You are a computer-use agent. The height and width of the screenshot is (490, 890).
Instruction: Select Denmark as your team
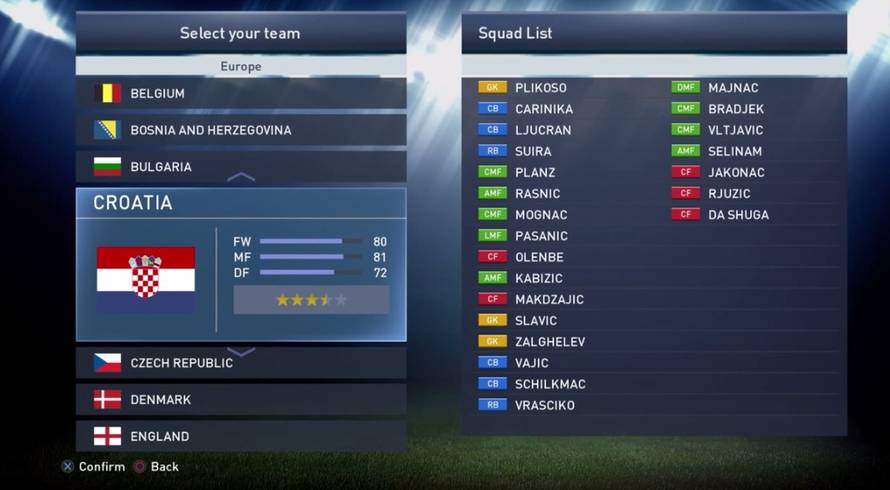coord(240,399)
